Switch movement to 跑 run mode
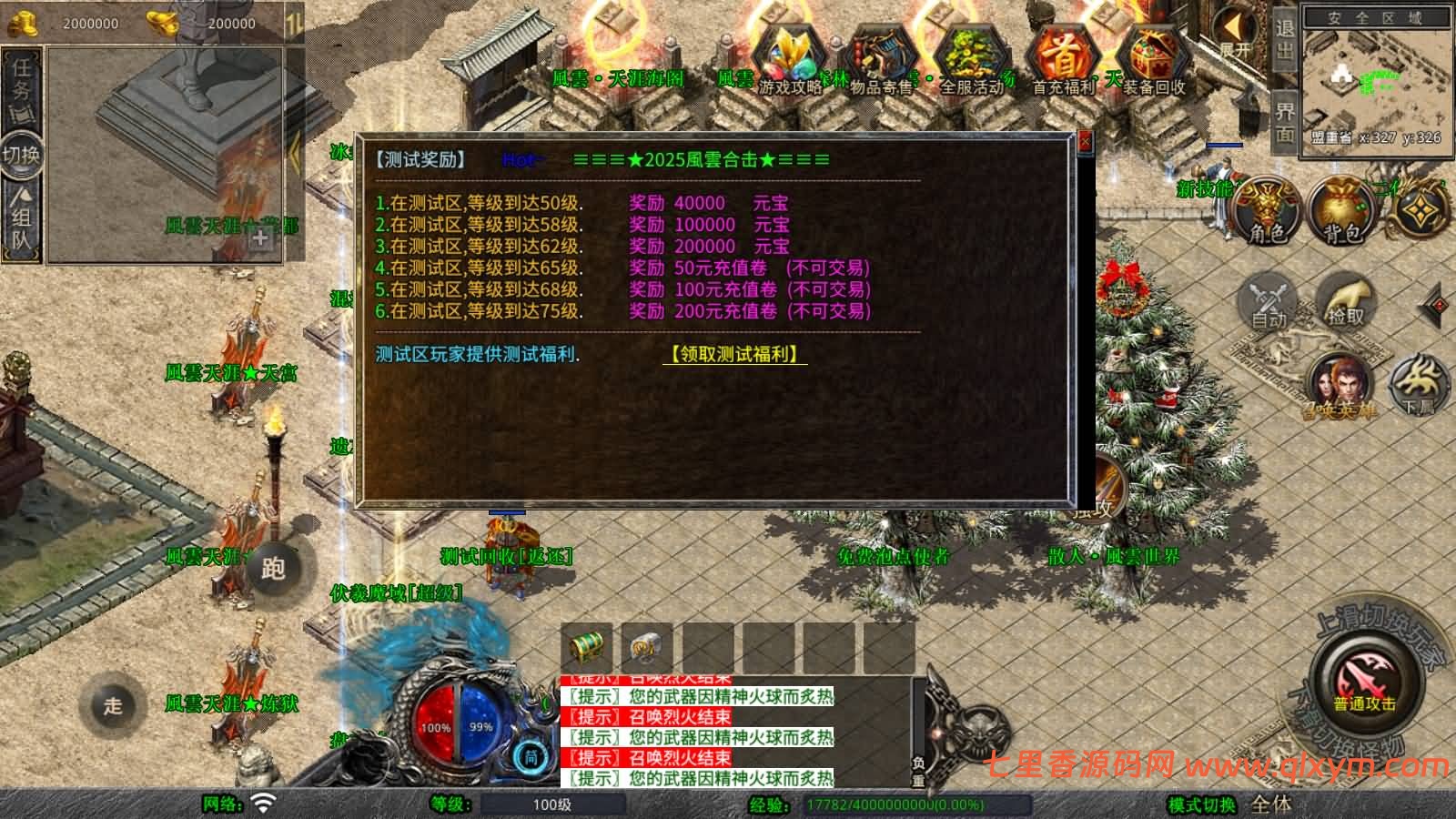 coord(273,568)
